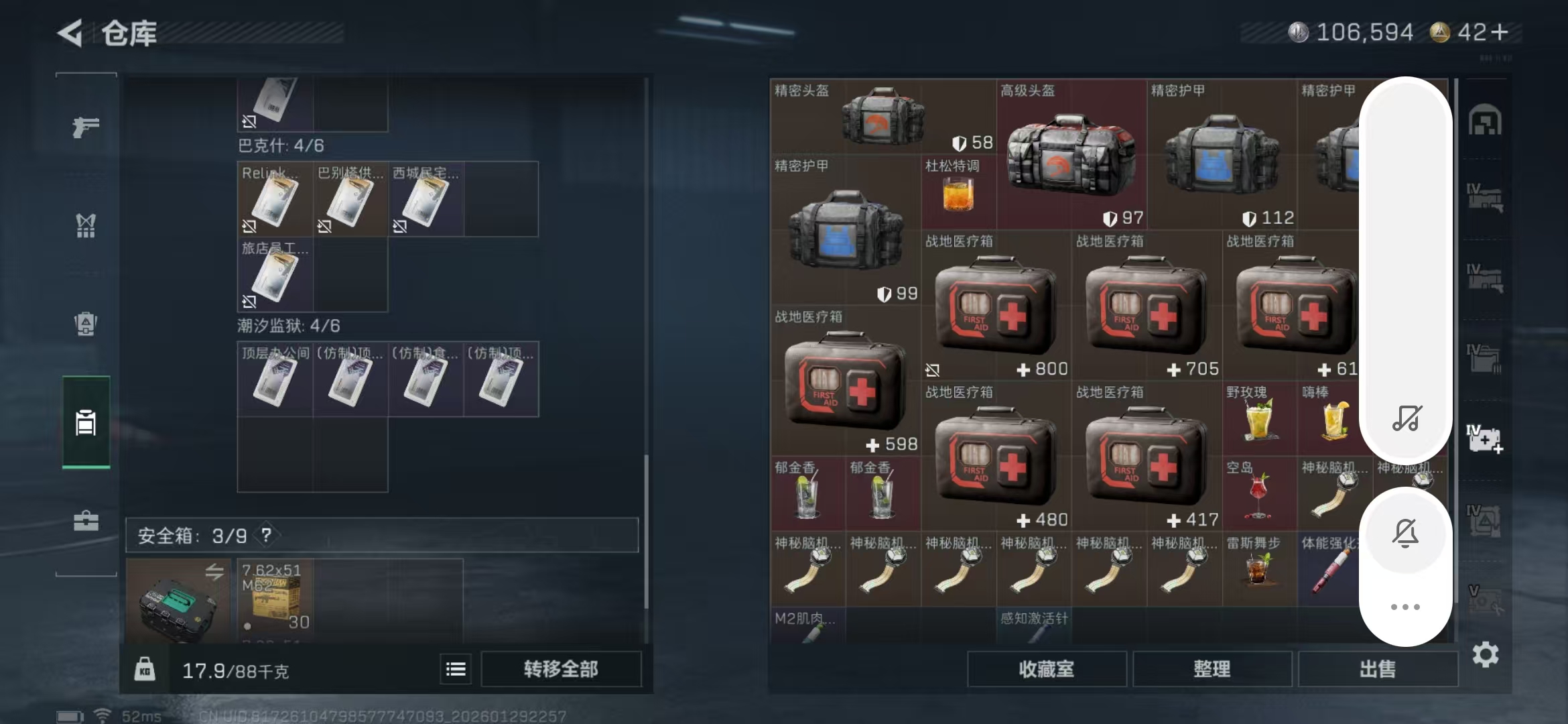Select the chest rig category icon

tap(85, 227)
